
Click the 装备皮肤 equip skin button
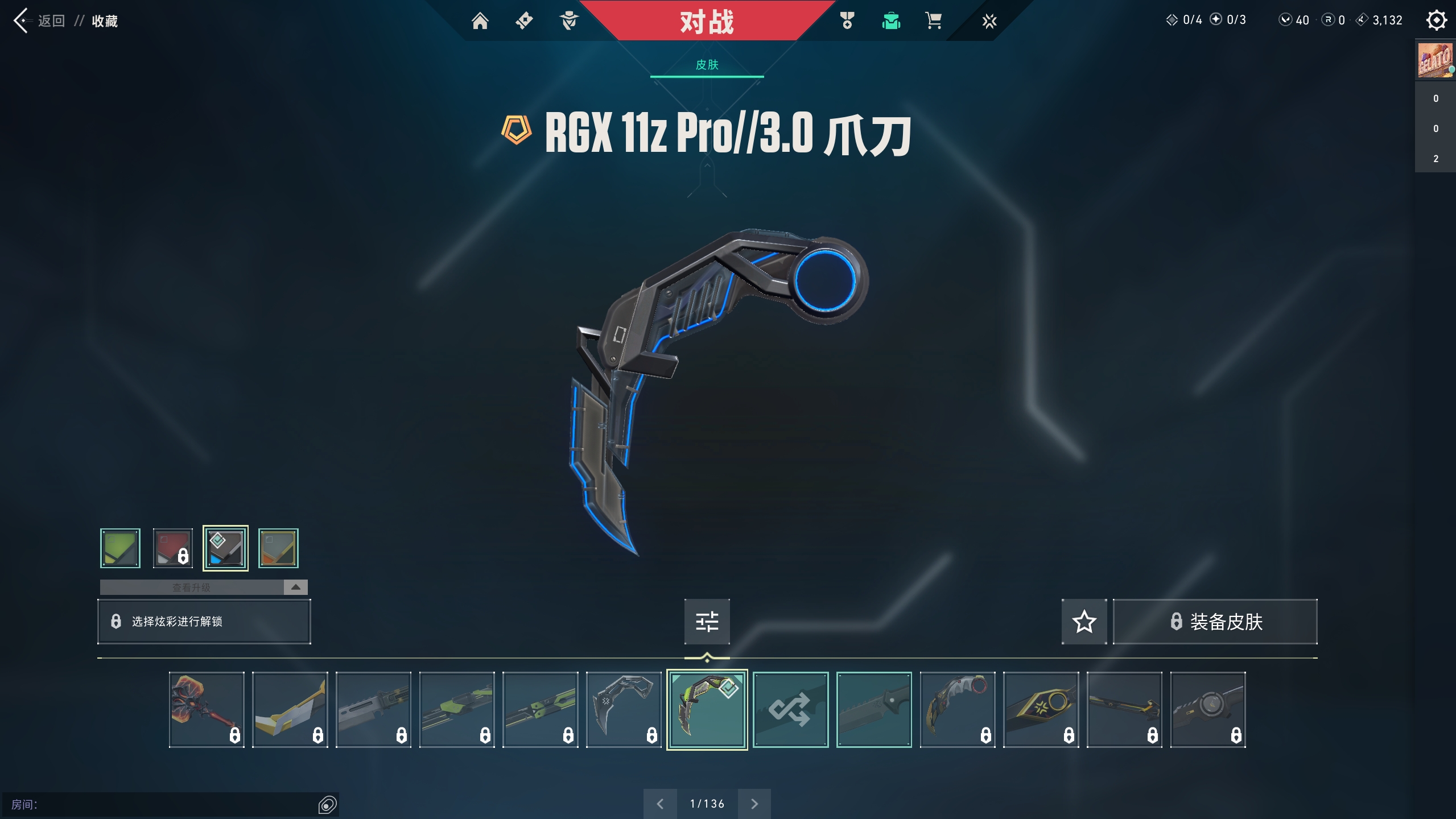(x=1215, y=621)
